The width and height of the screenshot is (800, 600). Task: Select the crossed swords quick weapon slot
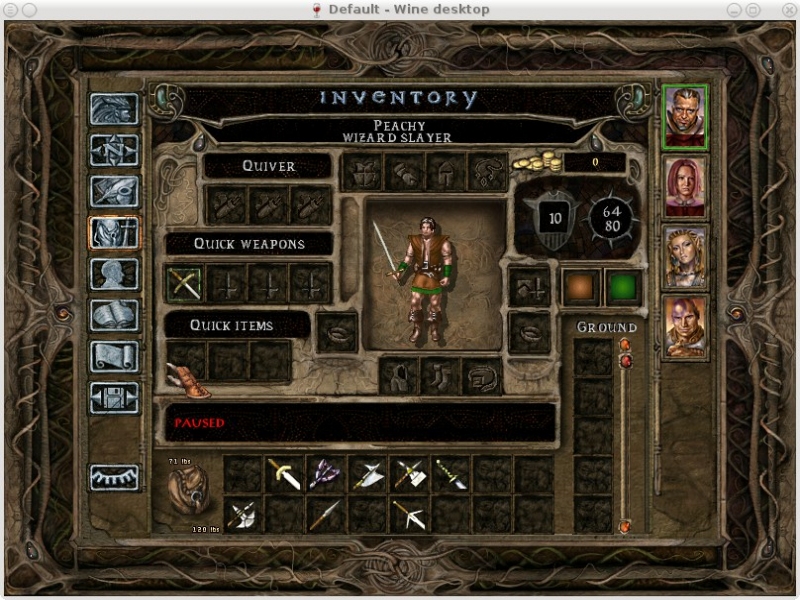pos(185,284)
